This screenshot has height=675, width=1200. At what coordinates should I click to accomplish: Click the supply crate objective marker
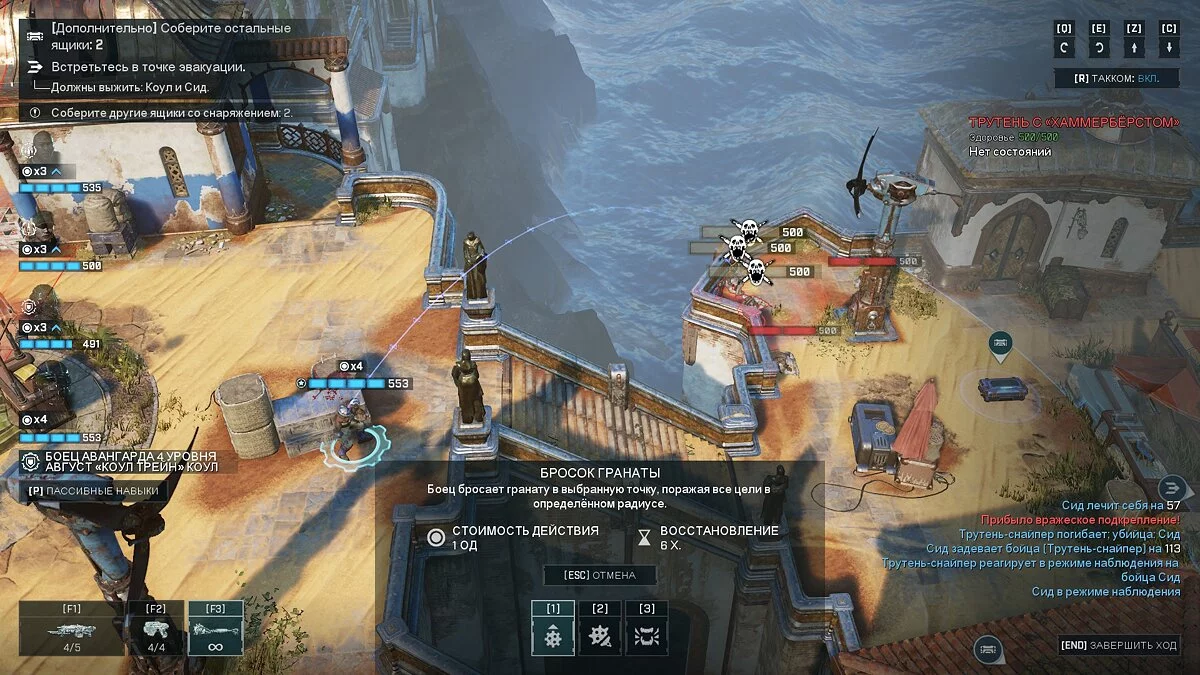[x=1000, y=345]
